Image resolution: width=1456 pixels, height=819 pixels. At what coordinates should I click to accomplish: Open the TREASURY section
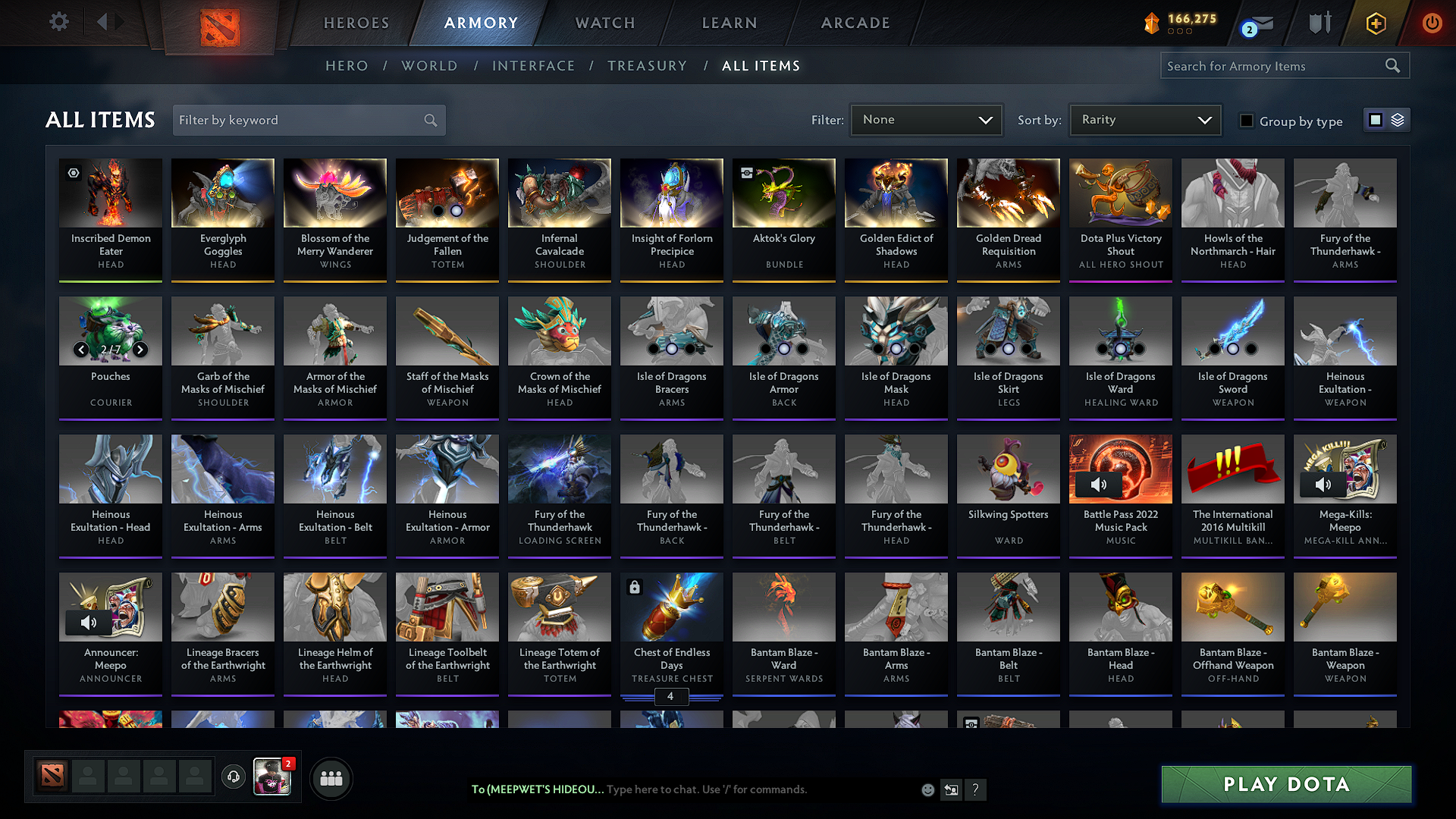pyautogui.click(x=647, y=65)
